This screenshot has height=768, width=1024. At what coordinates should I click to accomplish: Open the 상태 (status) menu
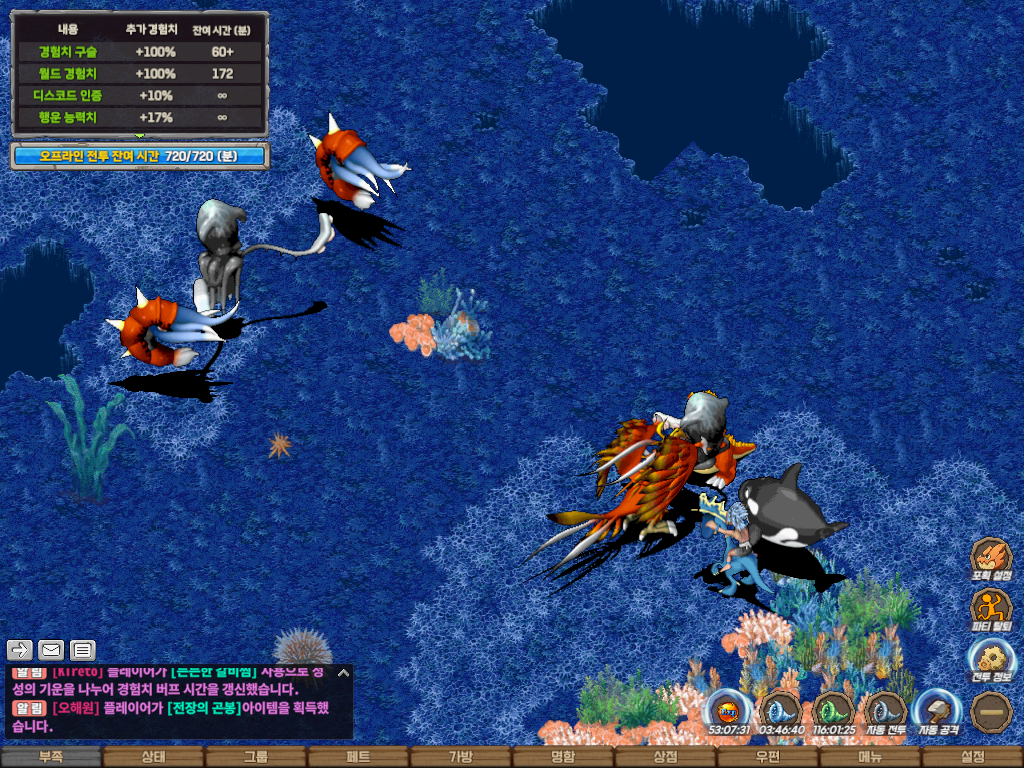[153, 757]
